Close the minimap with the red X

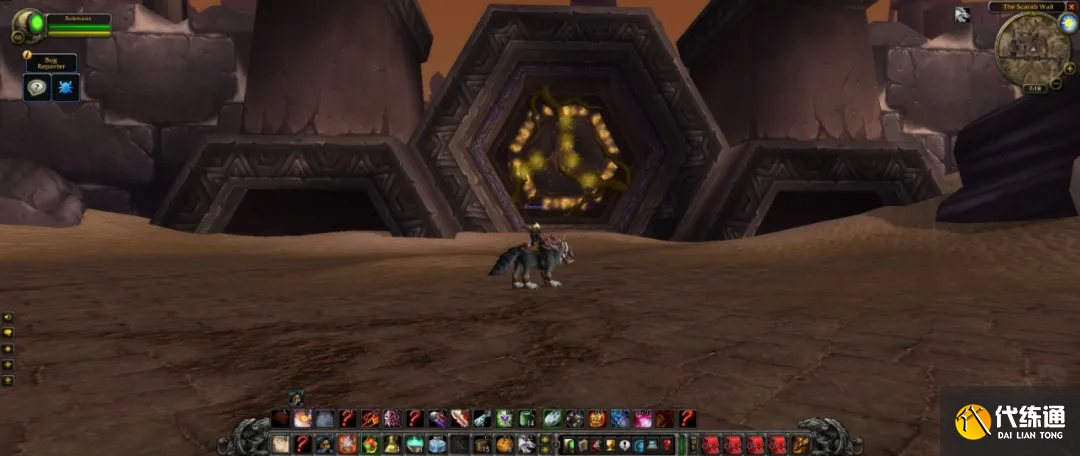pos(1071,7)
